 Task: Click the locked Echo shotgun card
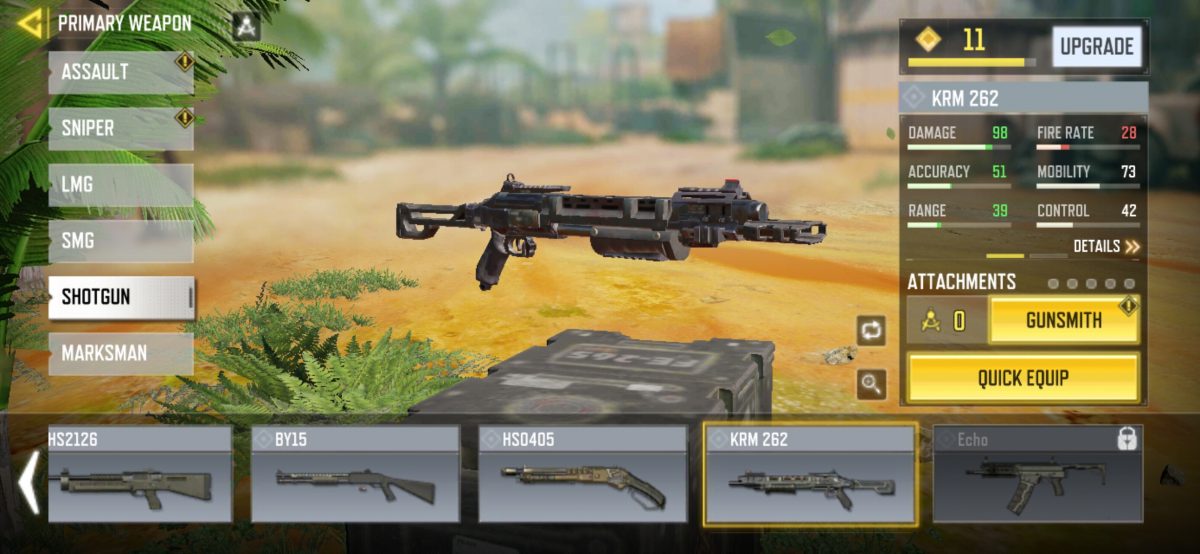pyautogui.click(x=1037, y=474)
